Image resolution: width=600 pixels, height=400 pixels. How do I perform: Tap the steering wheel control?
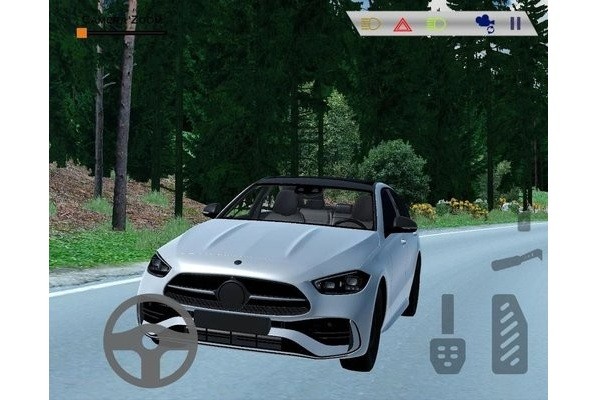point(150,340)
